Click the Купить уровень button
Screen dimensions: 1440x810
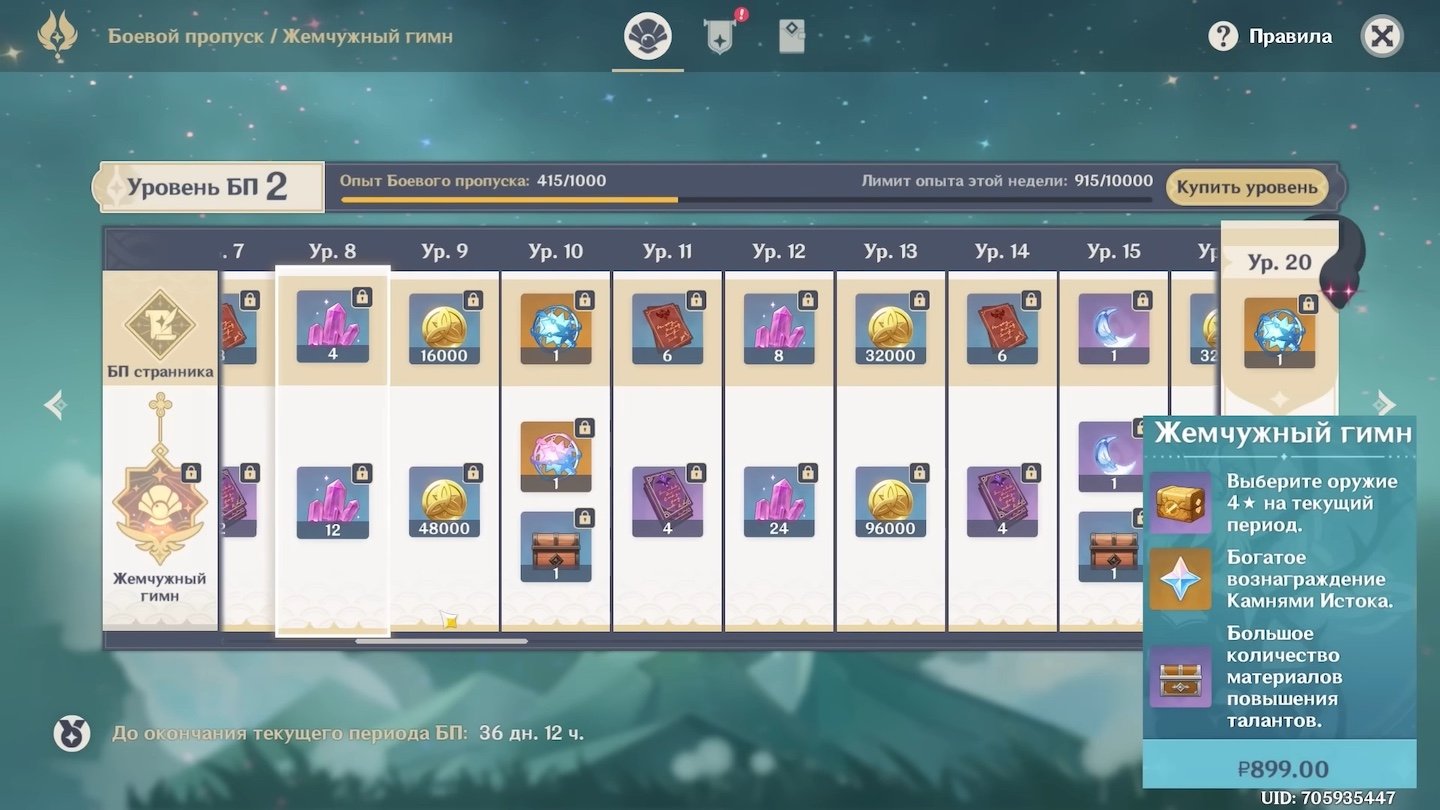point(1246,187)
